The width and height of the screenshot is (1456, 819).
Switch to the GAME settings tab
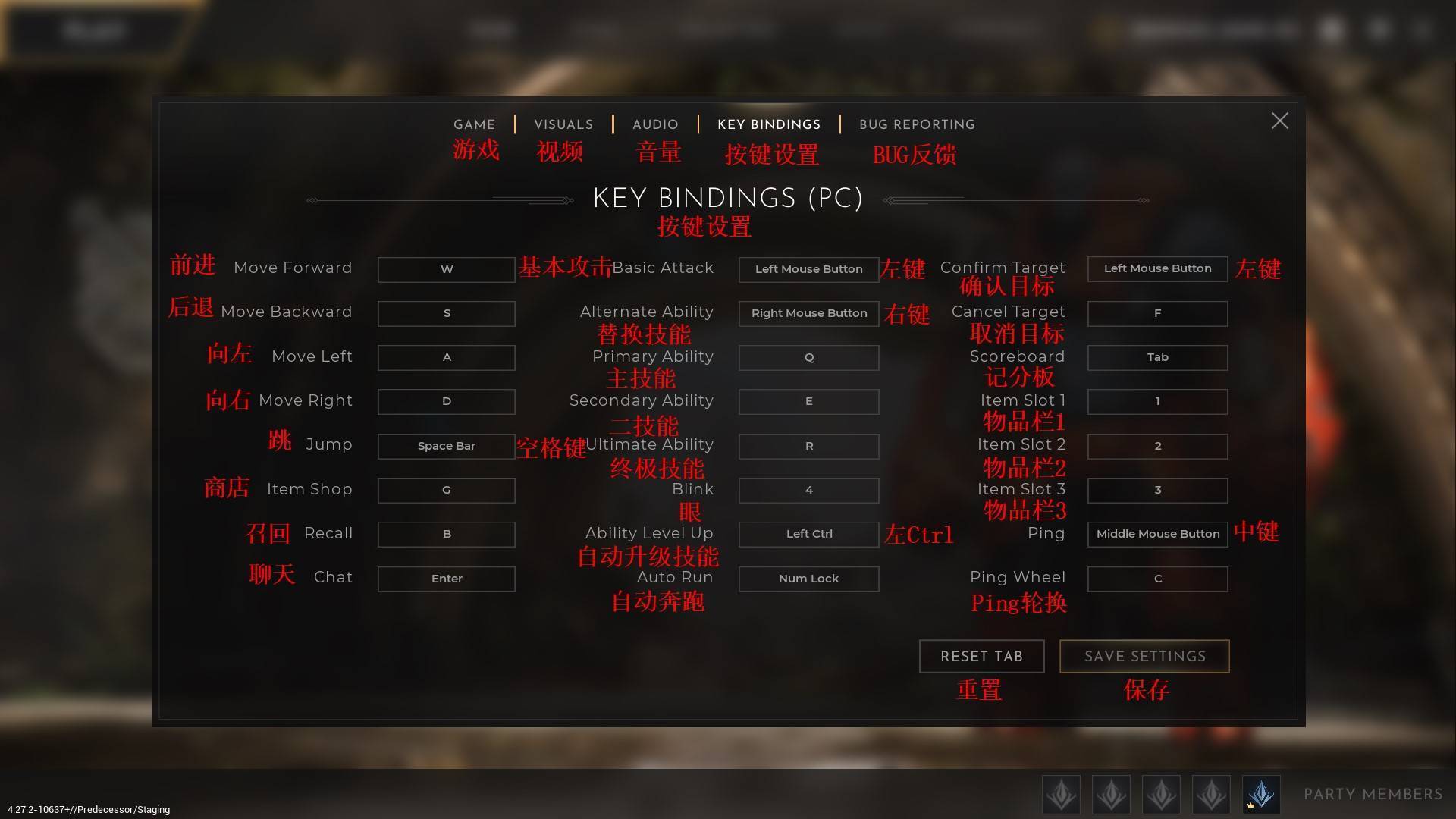[x=474, y=124]
